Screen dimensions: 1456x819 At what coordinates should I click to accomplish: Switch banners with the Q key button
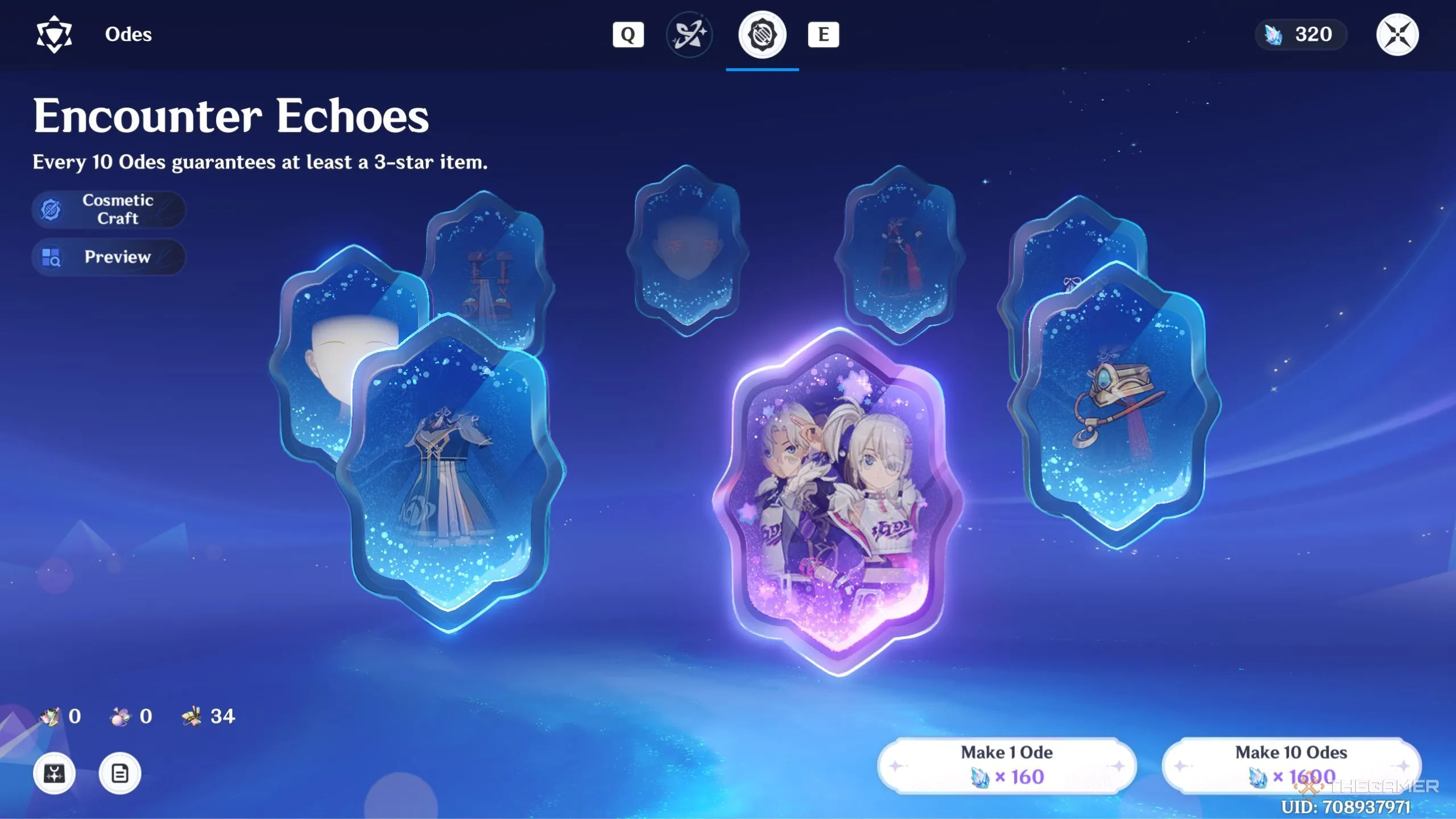[628, 34]
